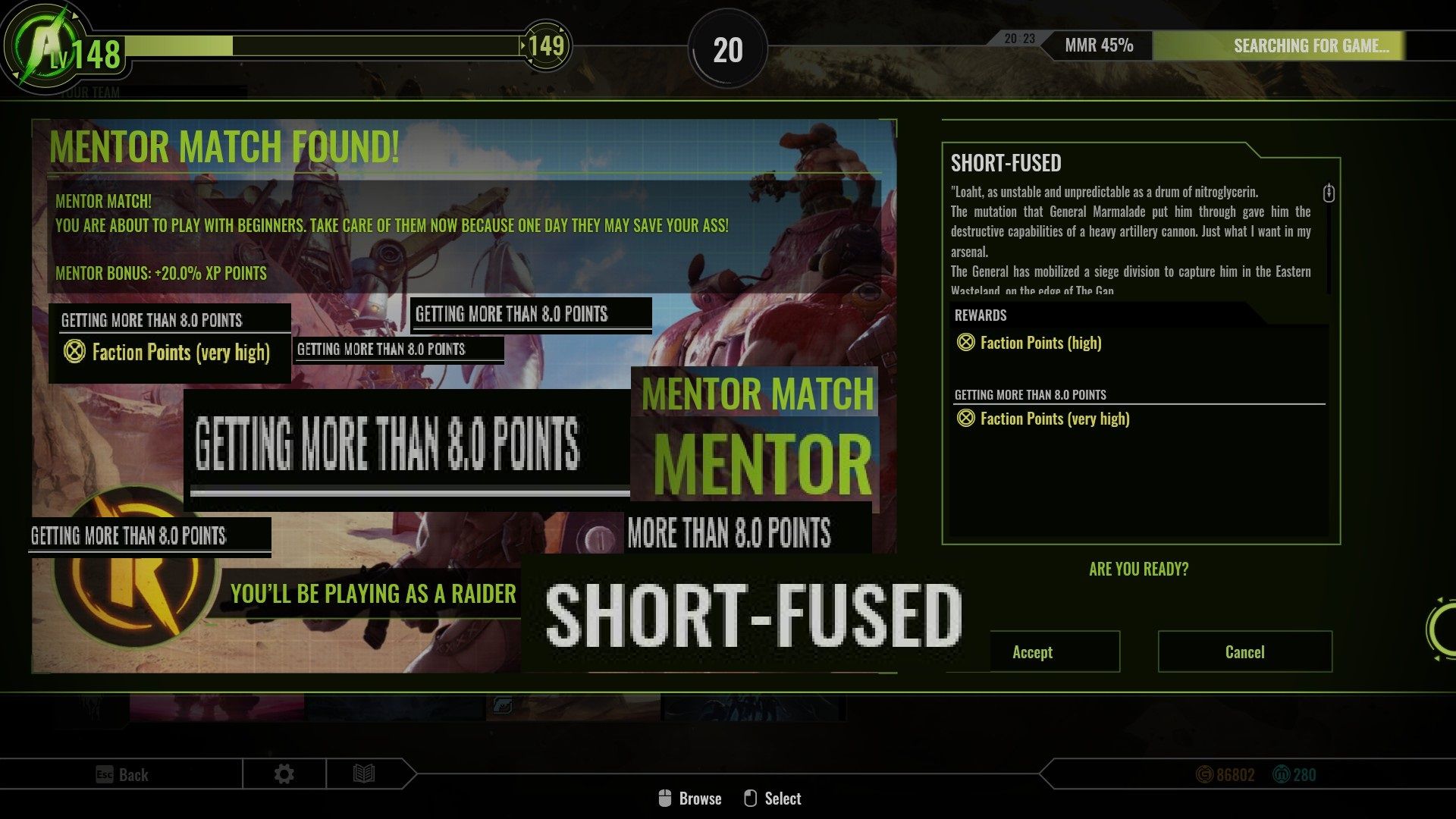This screenshot has height=819, width=1456.
Task: Cancel the match invitation
Action: (x=1244, y=651)
